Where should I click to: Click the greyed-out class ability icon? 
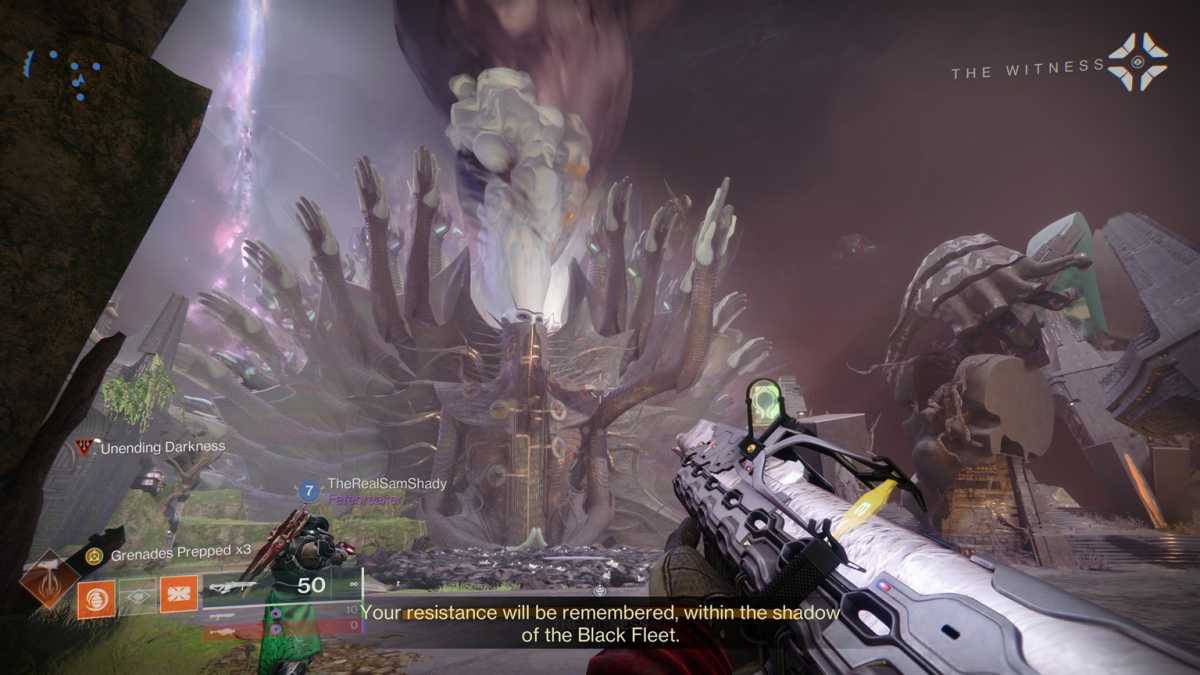[x=138, y=597]
